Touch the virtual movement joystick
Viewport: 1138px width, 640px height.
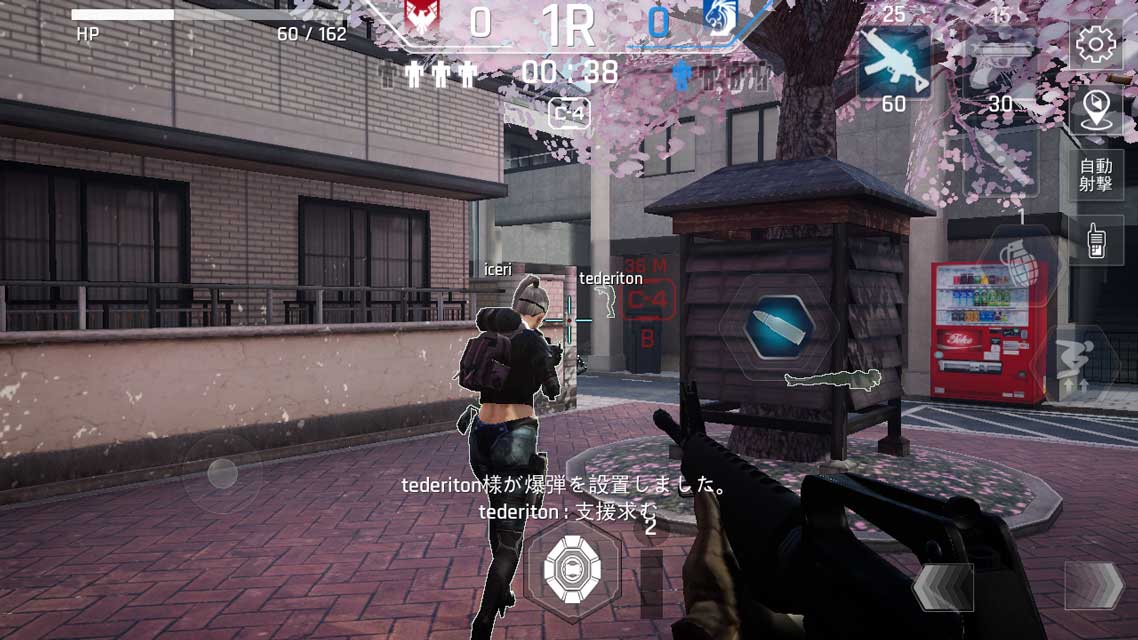coord(222,474)
